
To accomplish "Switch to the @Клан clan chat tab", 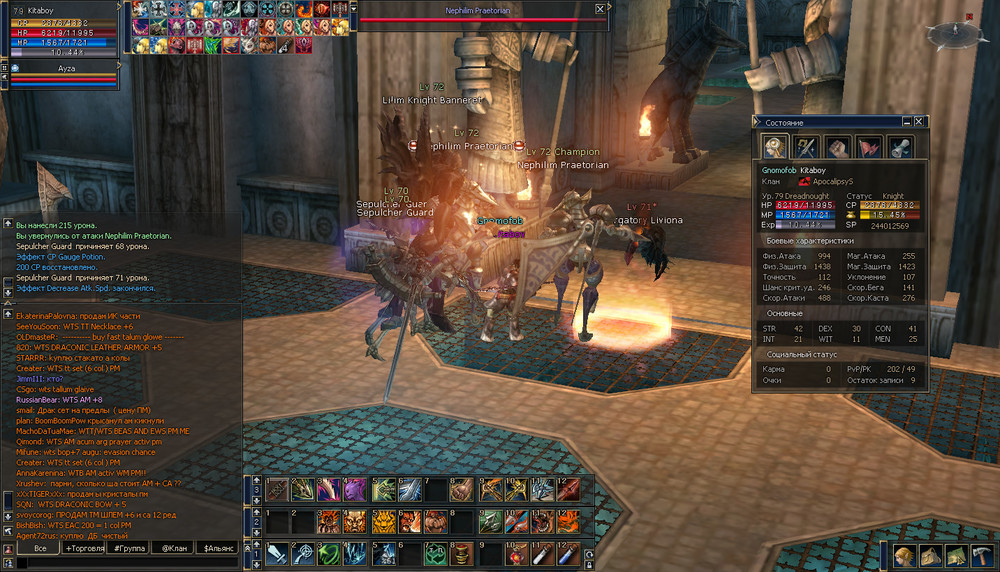I will click(x=172, y=548).
